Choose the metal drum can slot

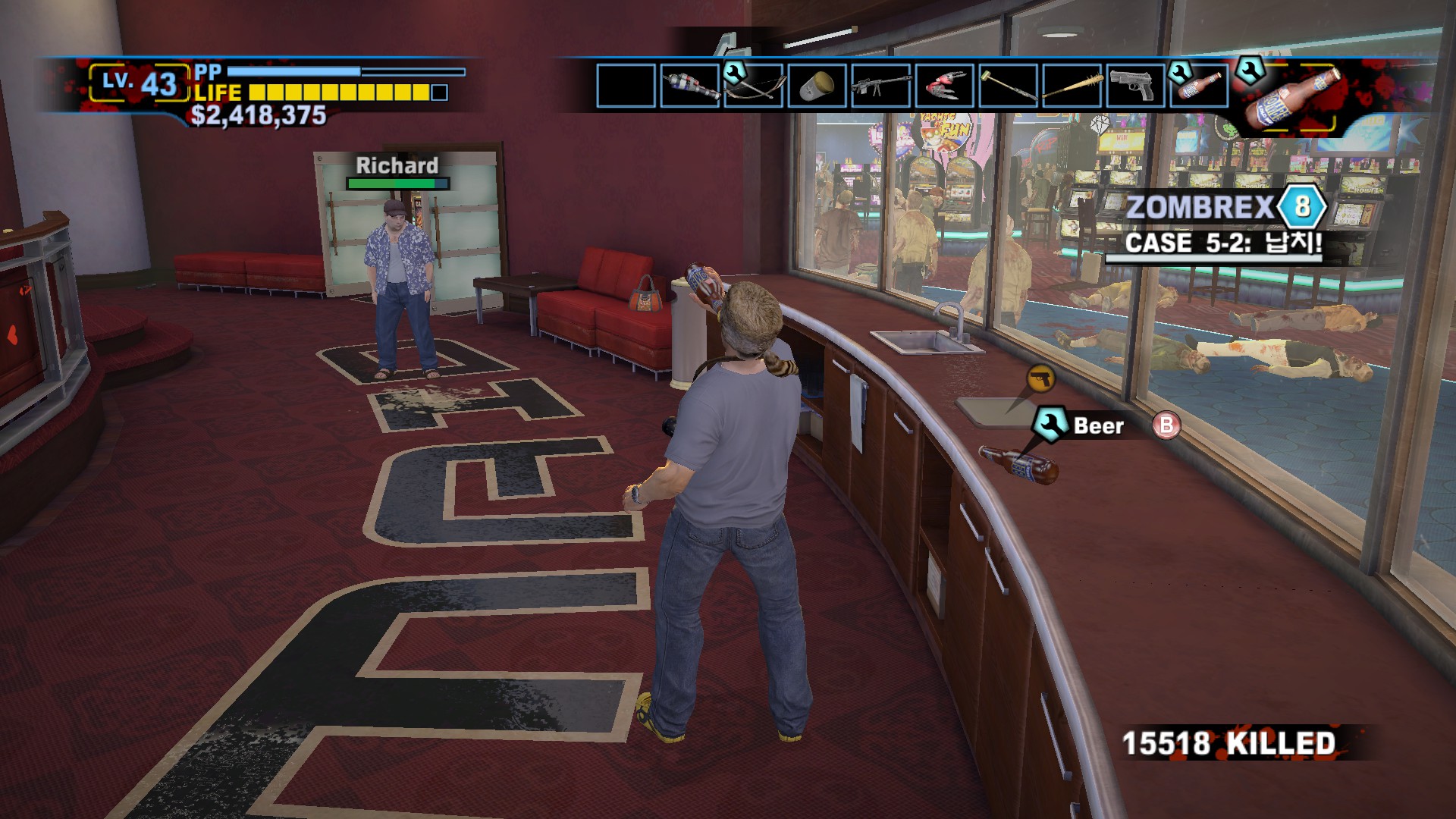click(817, 86)
